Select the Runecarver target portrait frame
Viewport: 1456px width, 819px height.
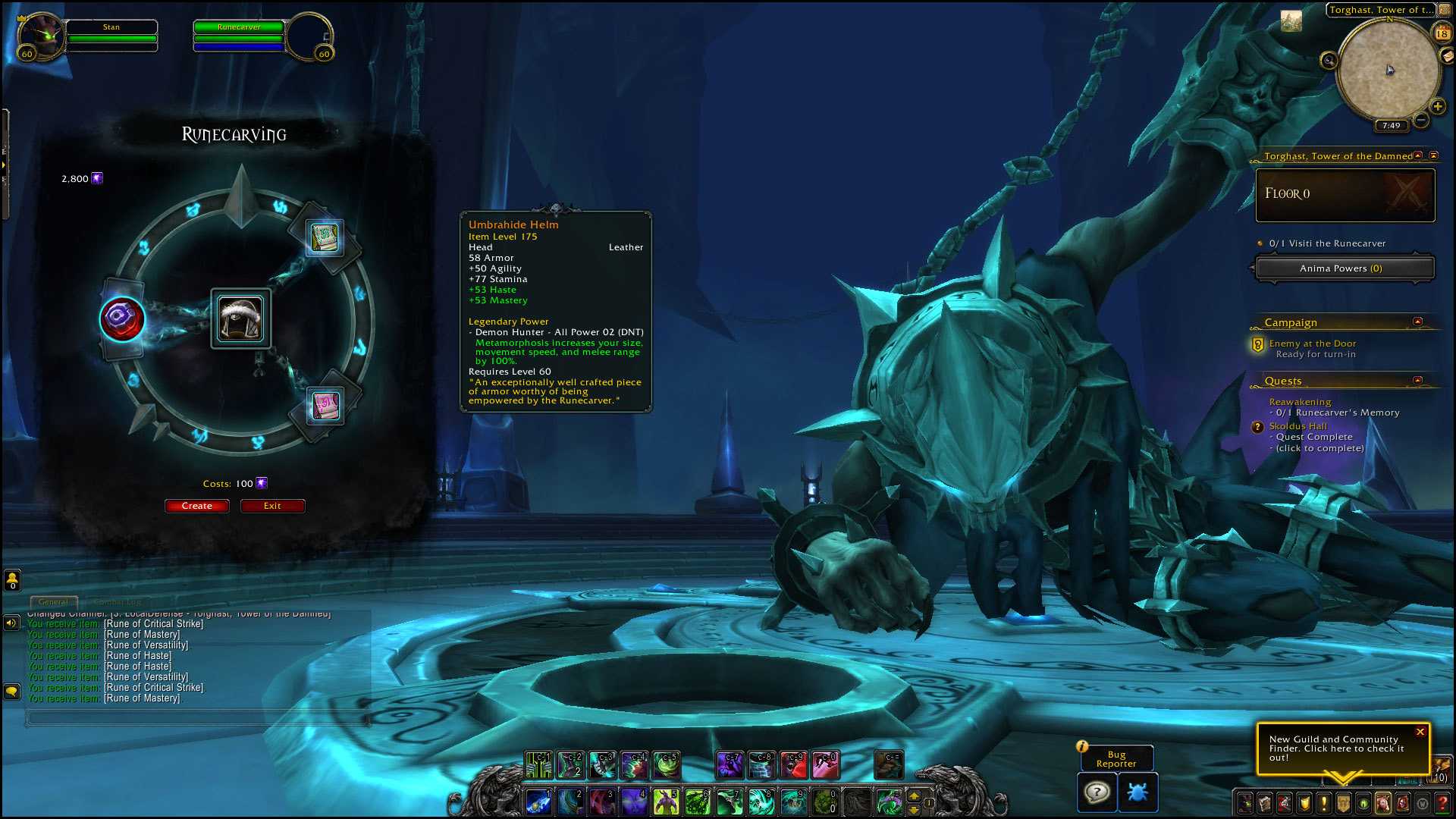(x=309, y=36)
